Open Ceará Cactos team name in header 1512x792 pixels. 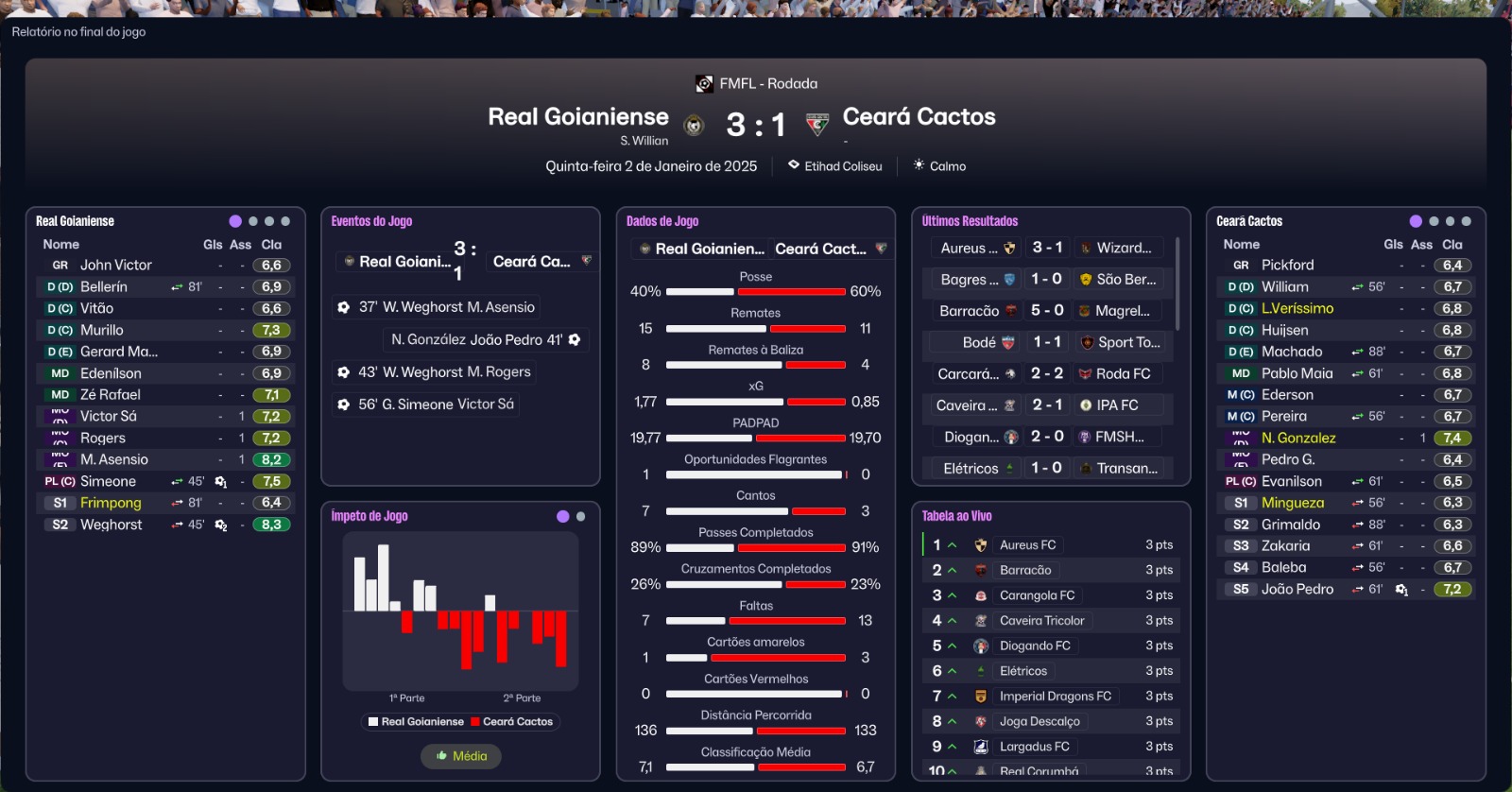pyautogui.click(x=919, y=117)
